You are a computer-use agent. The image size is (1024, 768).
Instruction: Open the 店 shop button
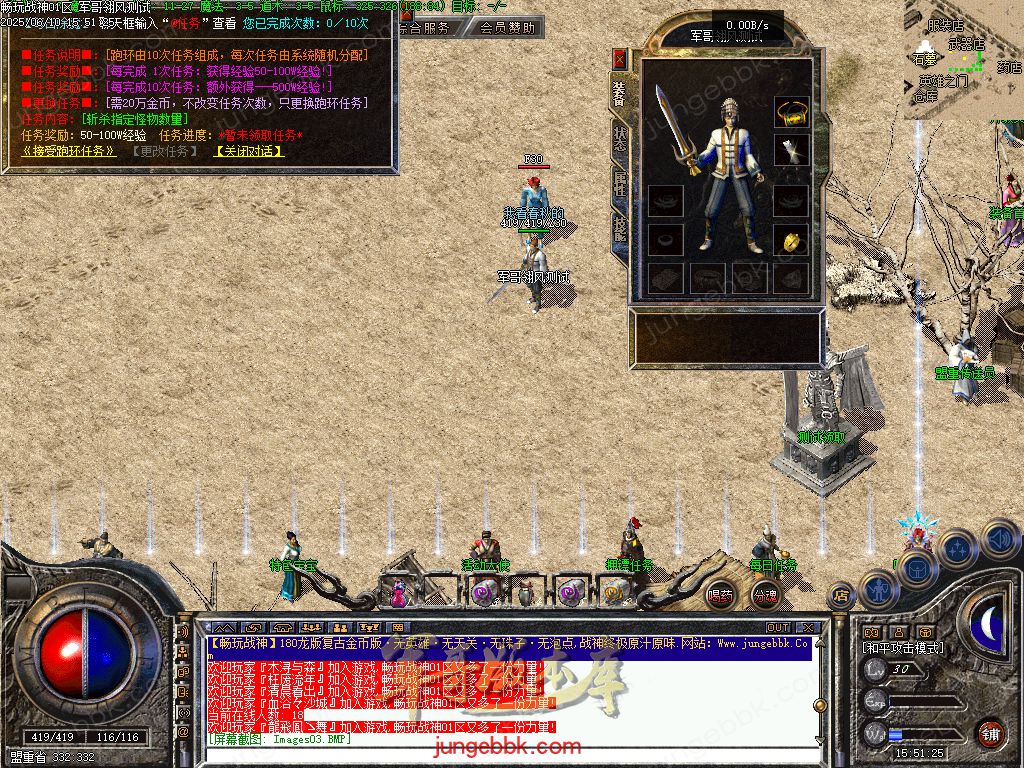point(841,596)
